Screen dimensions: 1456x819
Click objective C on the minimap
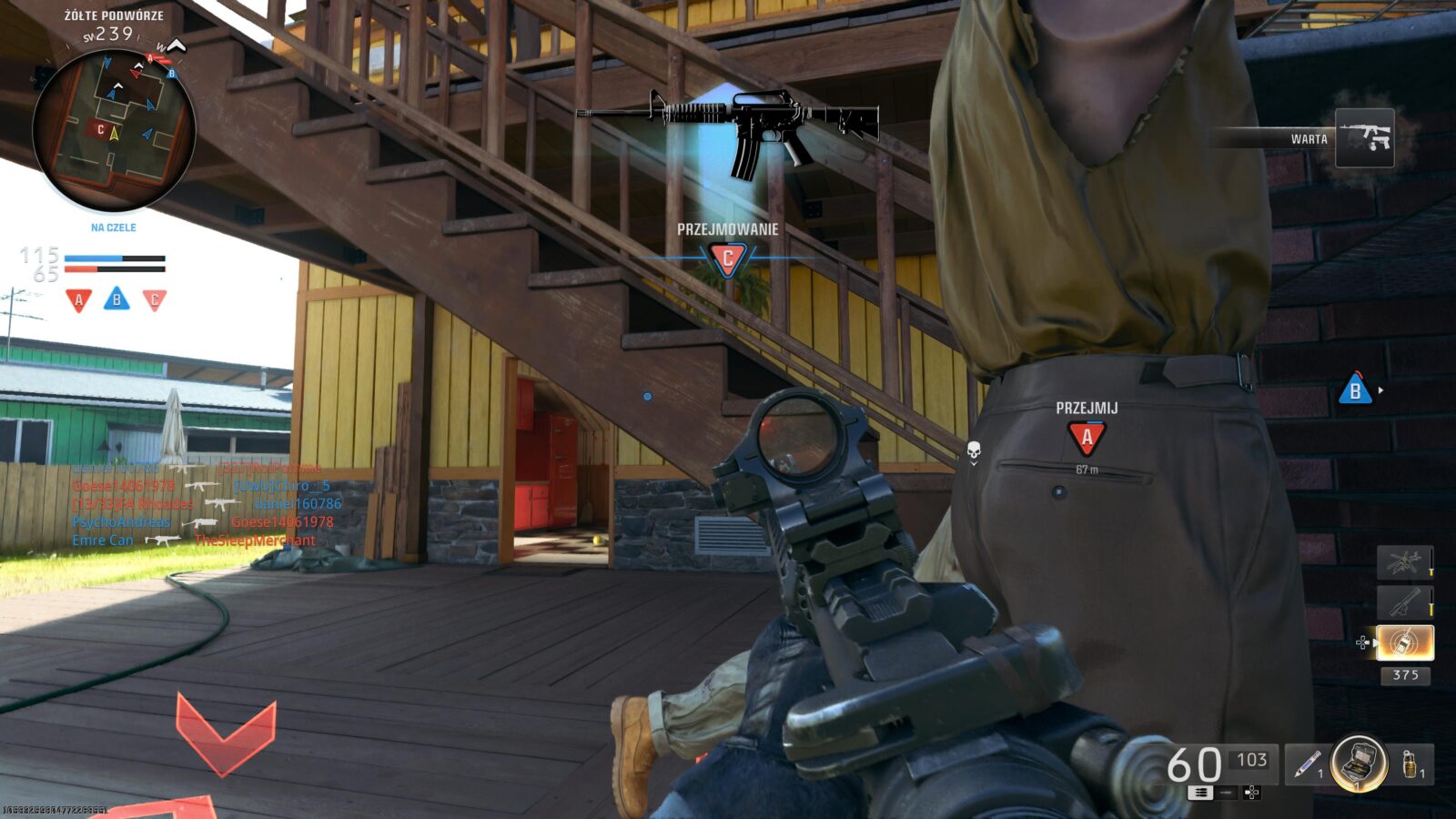(100, 130)
